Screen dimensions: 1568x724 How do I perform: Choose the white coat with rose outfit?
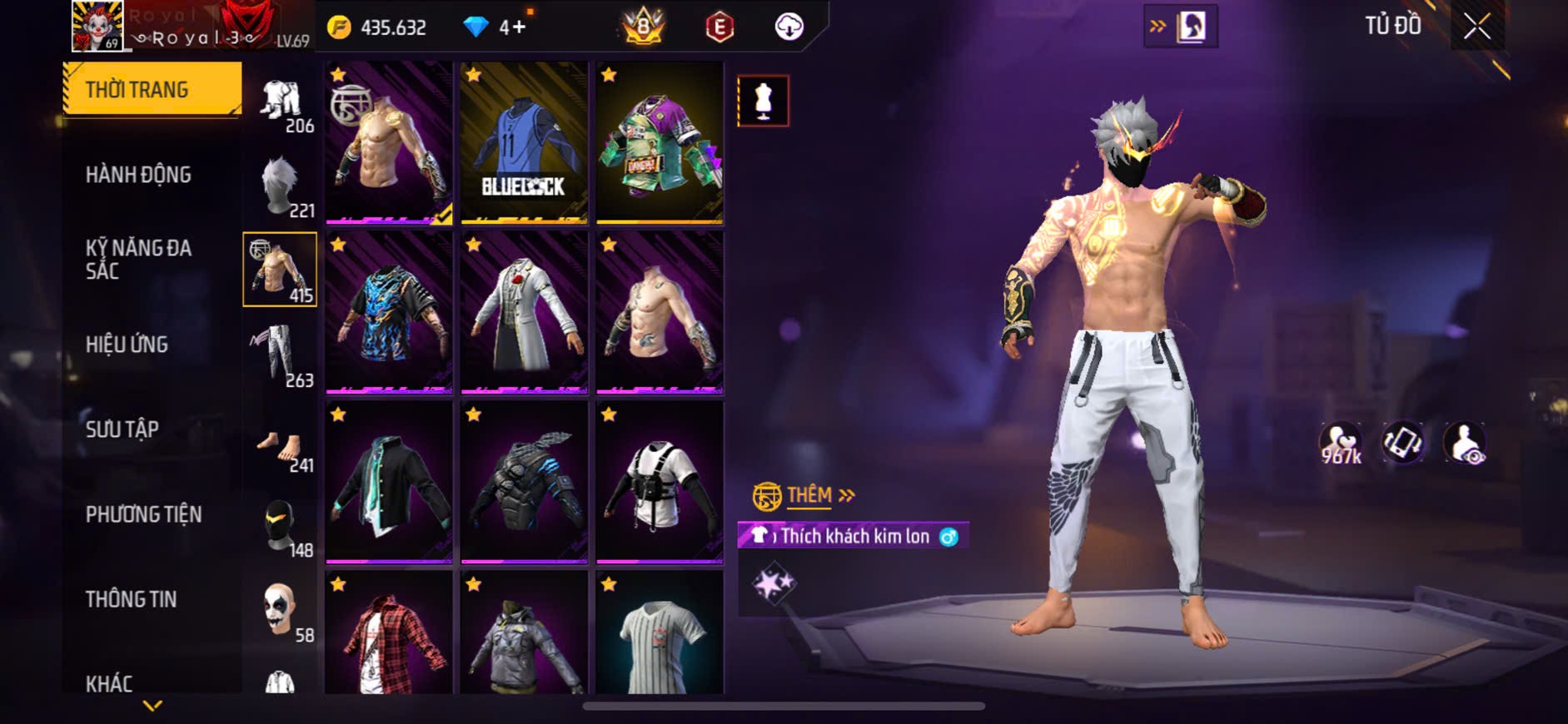click(524, 312)
